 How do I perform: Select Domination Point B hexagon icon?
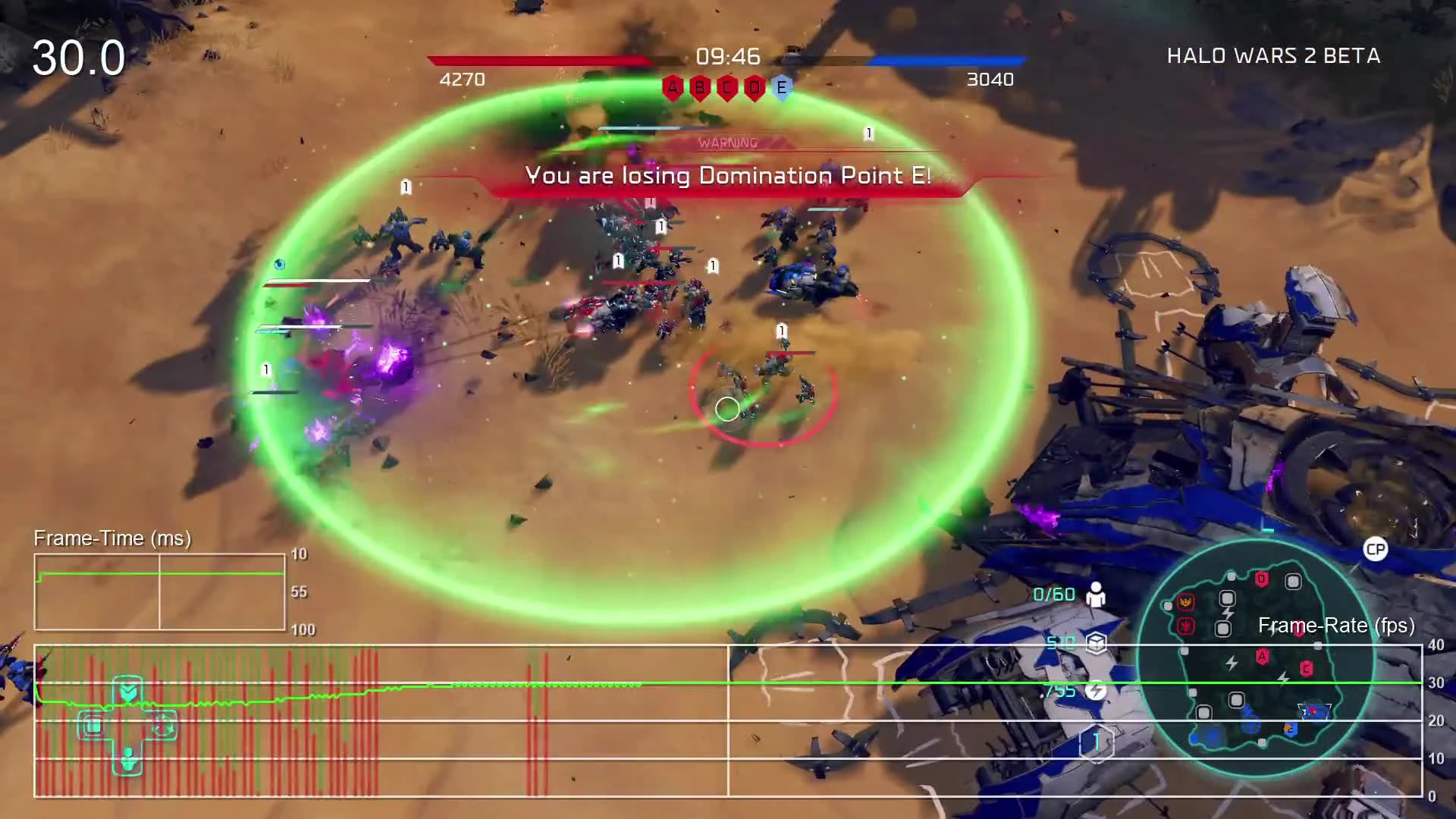tap(698, 87)
